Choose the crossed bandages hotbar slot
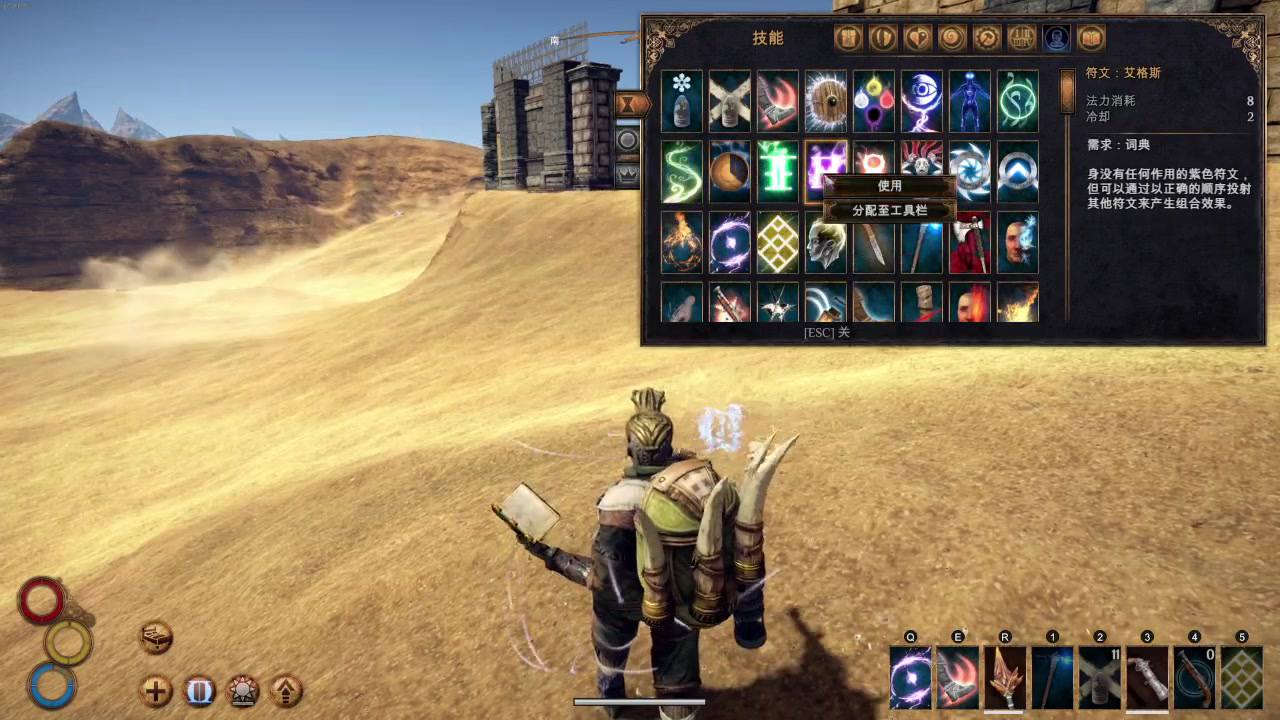 coord(1100,677)
